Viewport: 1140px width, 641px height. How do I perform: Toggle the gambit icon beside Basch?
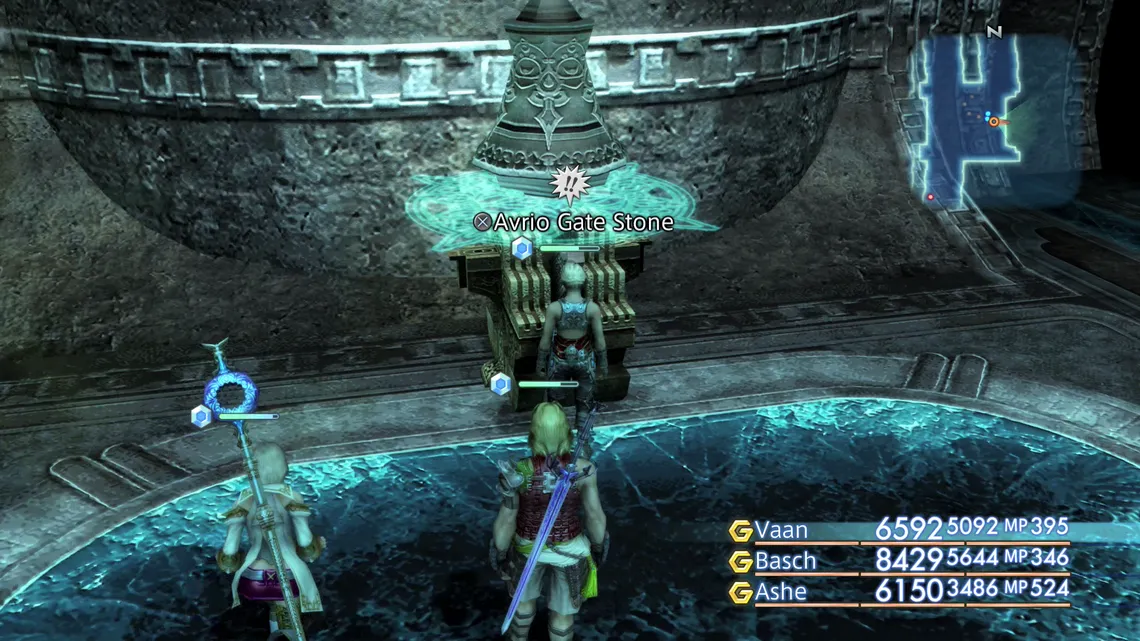[x=740, y=561]
